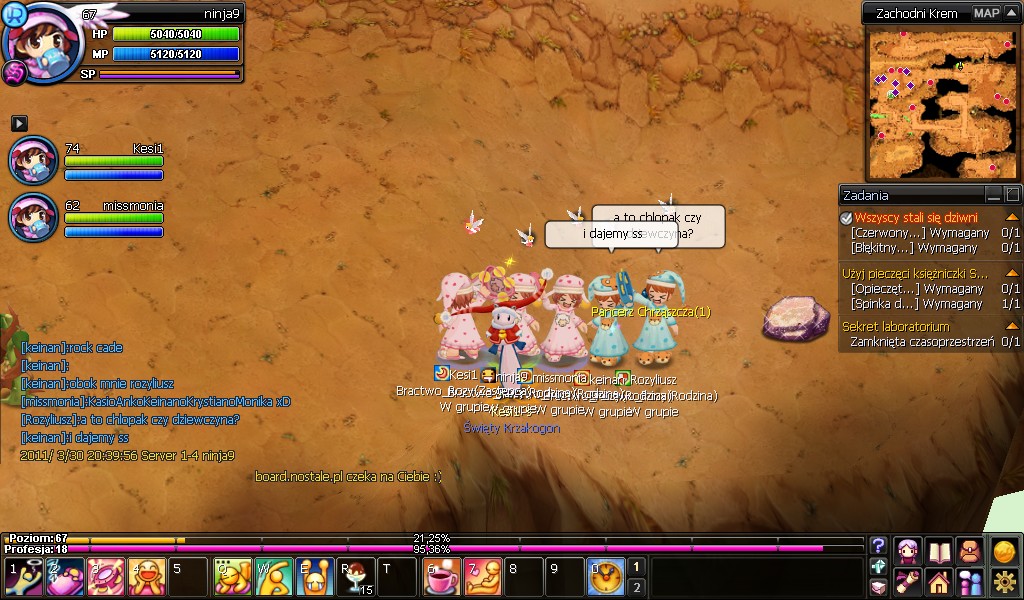Image resolution: width=1024 pixels, height=600 pixels.
Task: Select Kesi1's party member portrait
Action: [x=33, y=160]
